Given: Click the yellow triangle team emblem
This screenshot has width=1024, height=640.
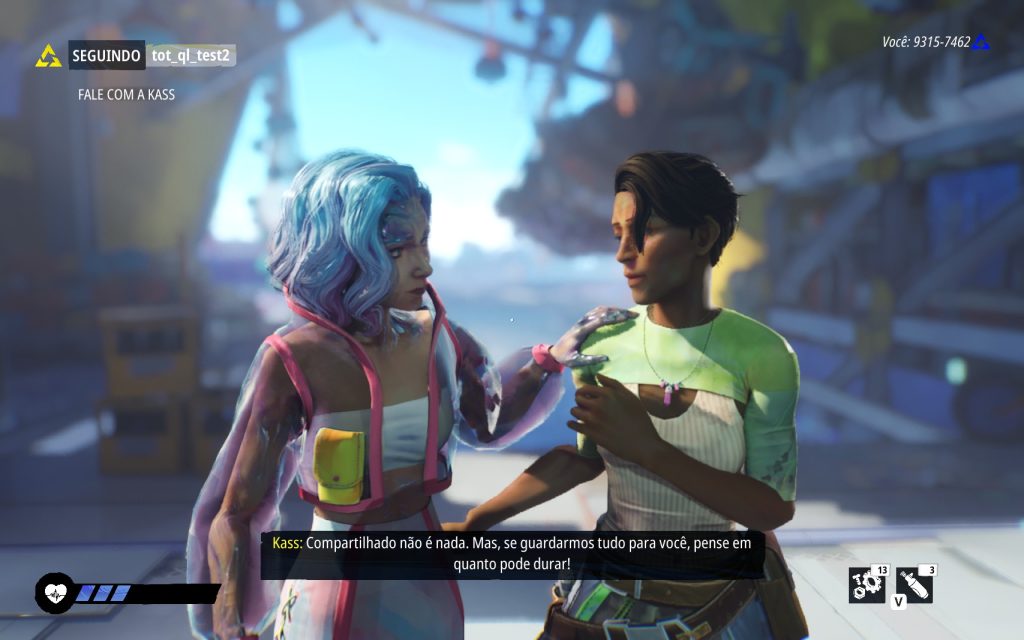Looking at the screenshot, I should 48,56.
